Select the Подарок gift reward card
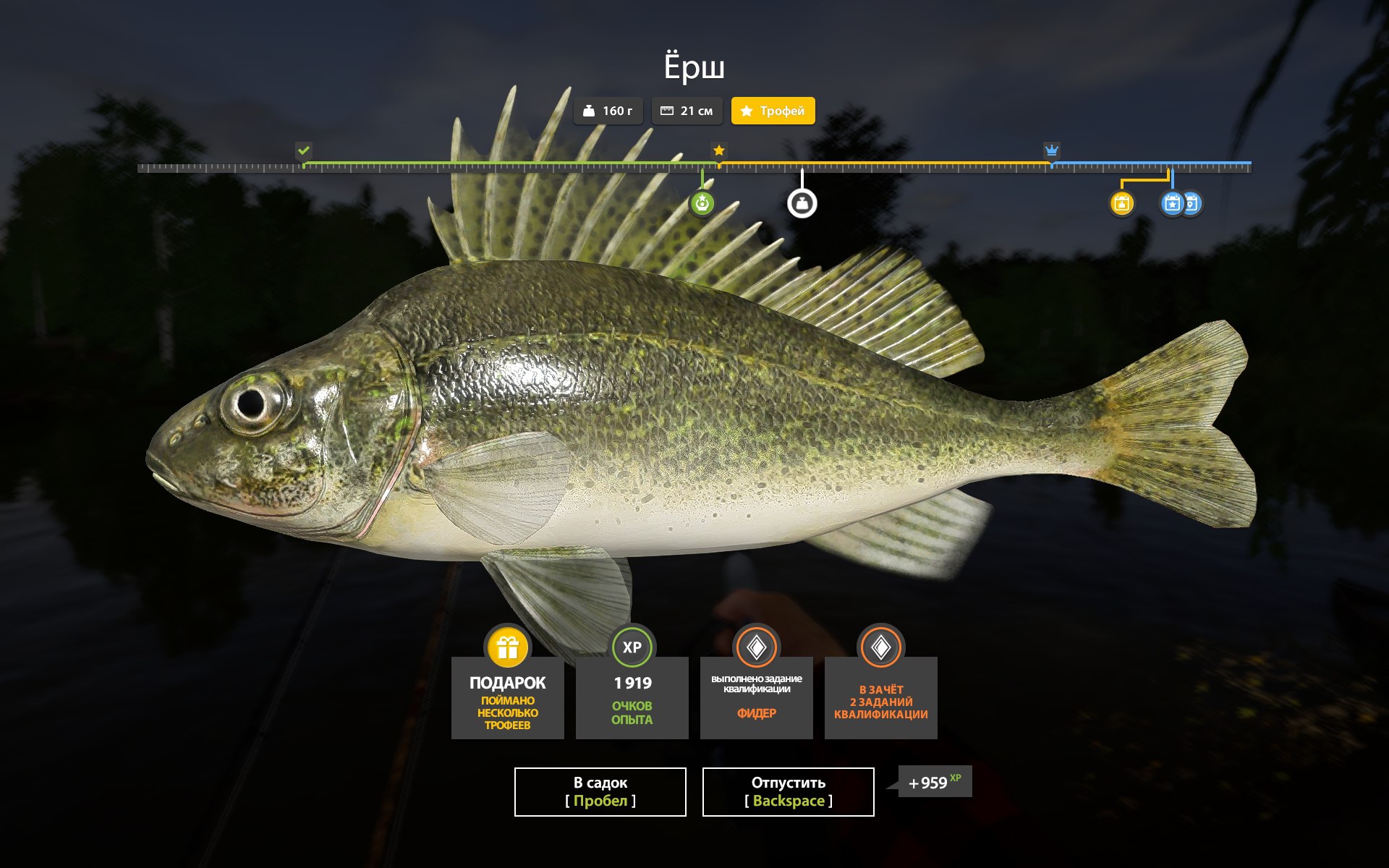 coord(507,697)
